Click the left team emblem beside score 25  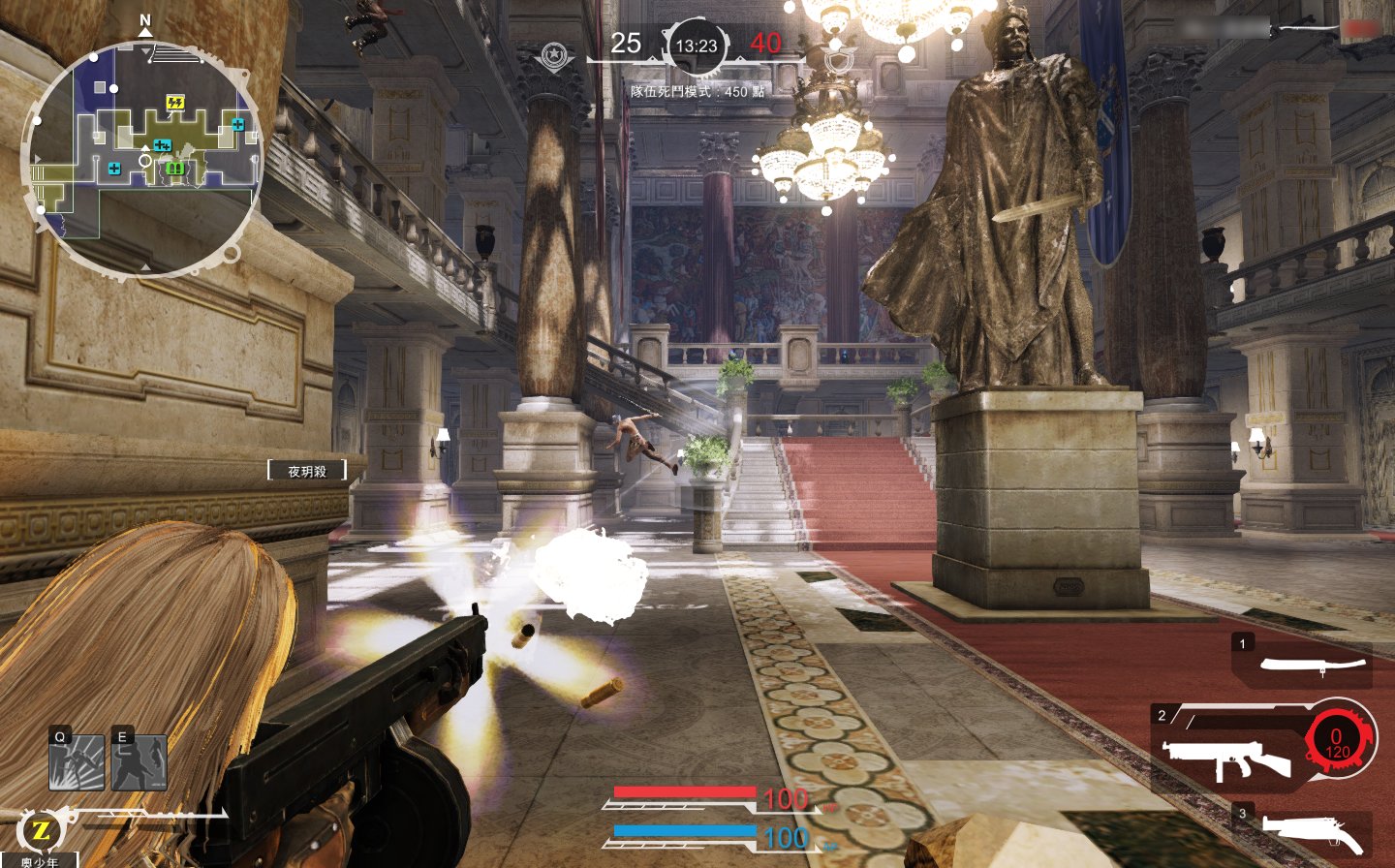click(555, 55)
